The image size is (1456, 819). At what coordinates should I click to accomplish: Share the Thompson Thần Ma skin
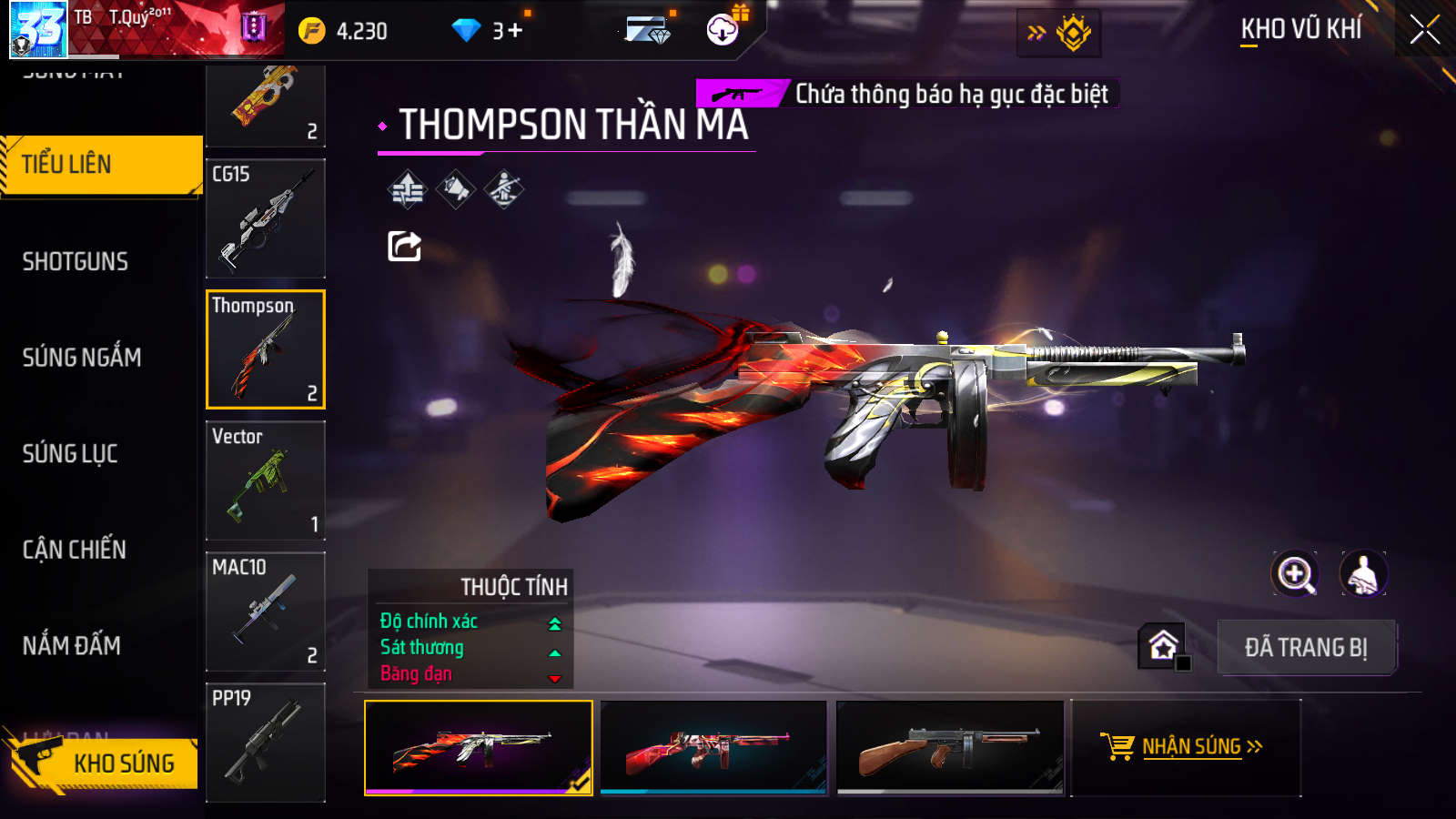[x=404, y=246]
